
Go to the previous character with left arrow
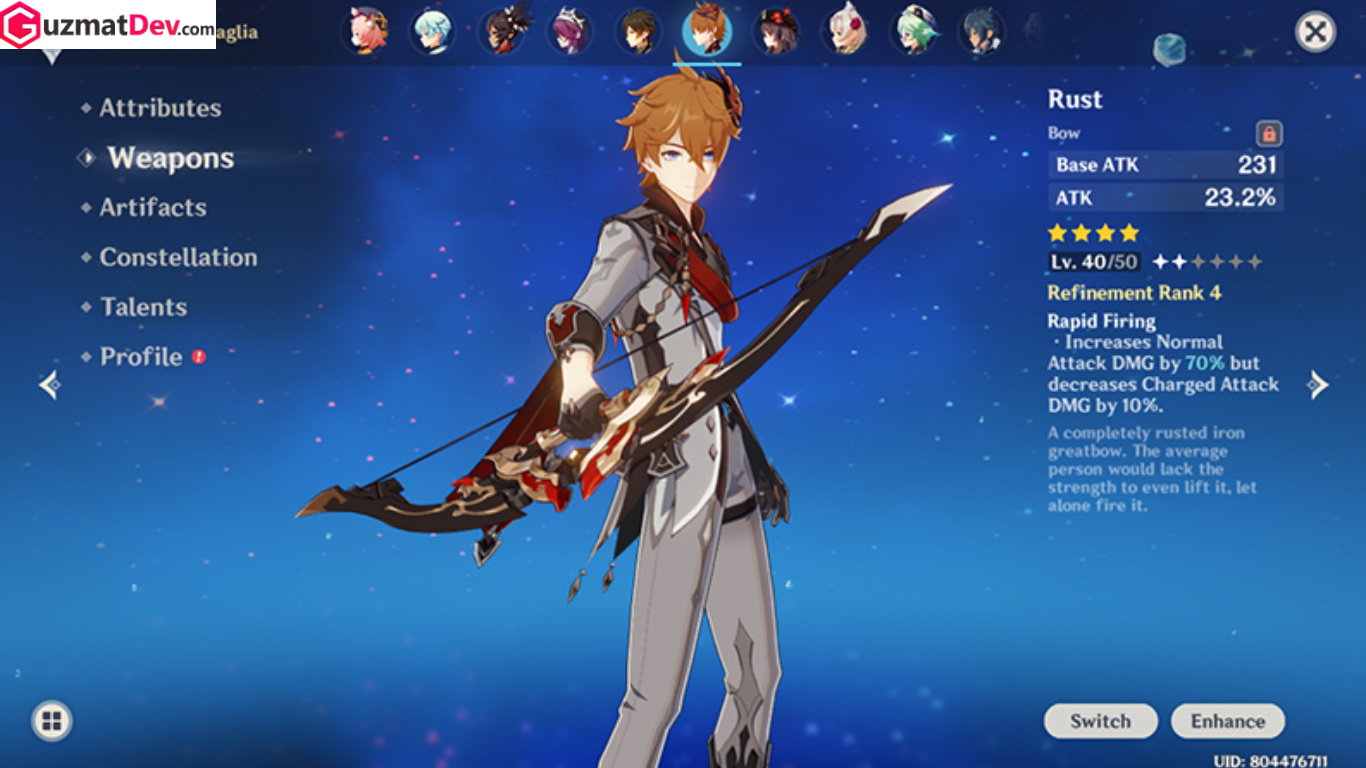click(47, 384)
